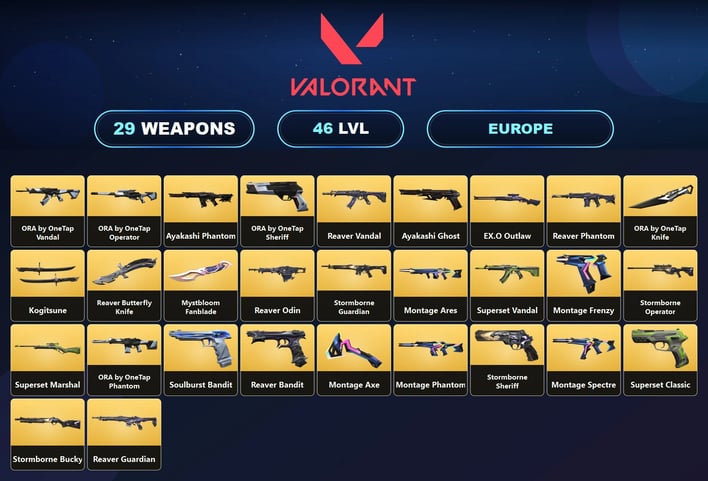Open the Reaver Vandal skin tile
The height and width of the screenshot is (481, 708).
(354, 210)
